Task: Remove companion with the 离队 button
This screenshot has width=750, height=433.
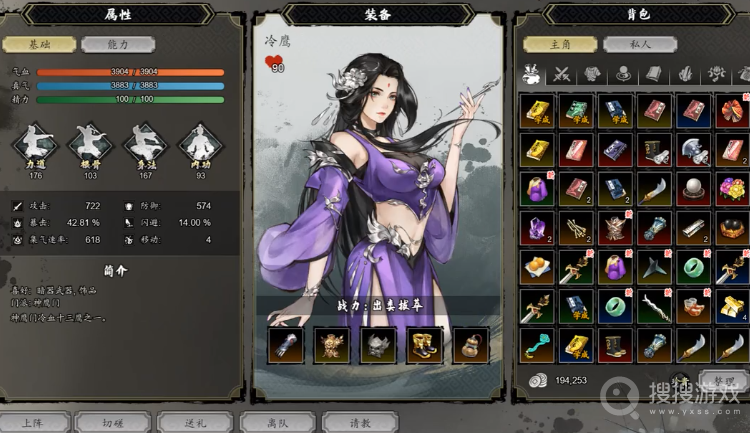Action: (x=277, y=422)
